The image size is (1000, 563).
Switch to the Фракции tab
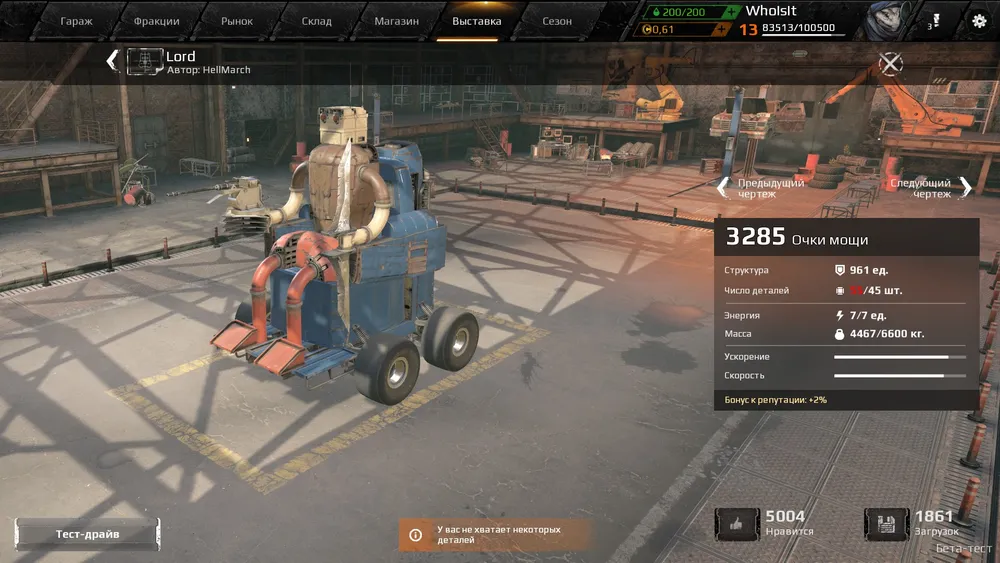point(157,21)
